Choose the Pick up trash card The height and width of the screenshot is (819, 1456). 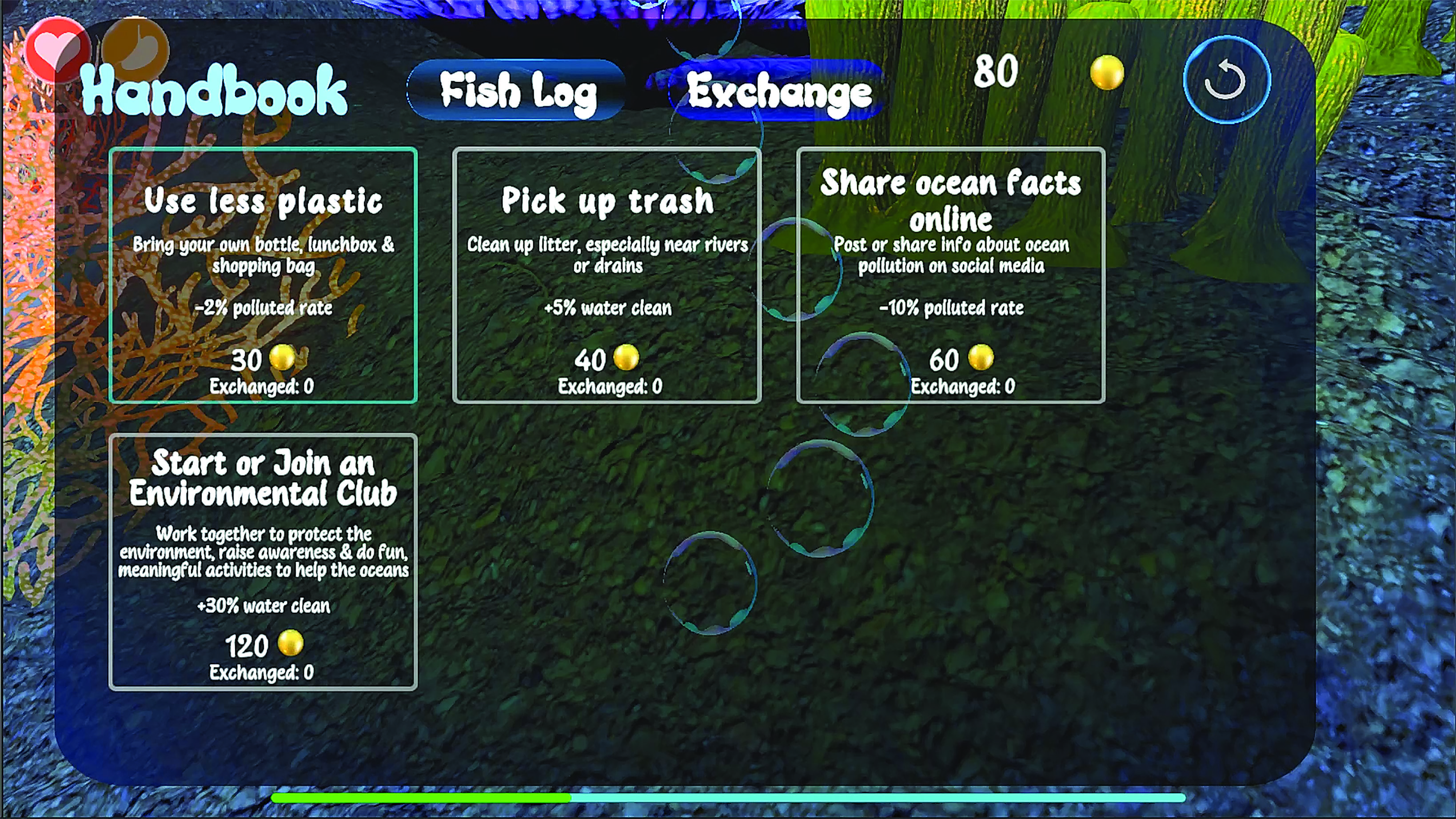point(607,275)
